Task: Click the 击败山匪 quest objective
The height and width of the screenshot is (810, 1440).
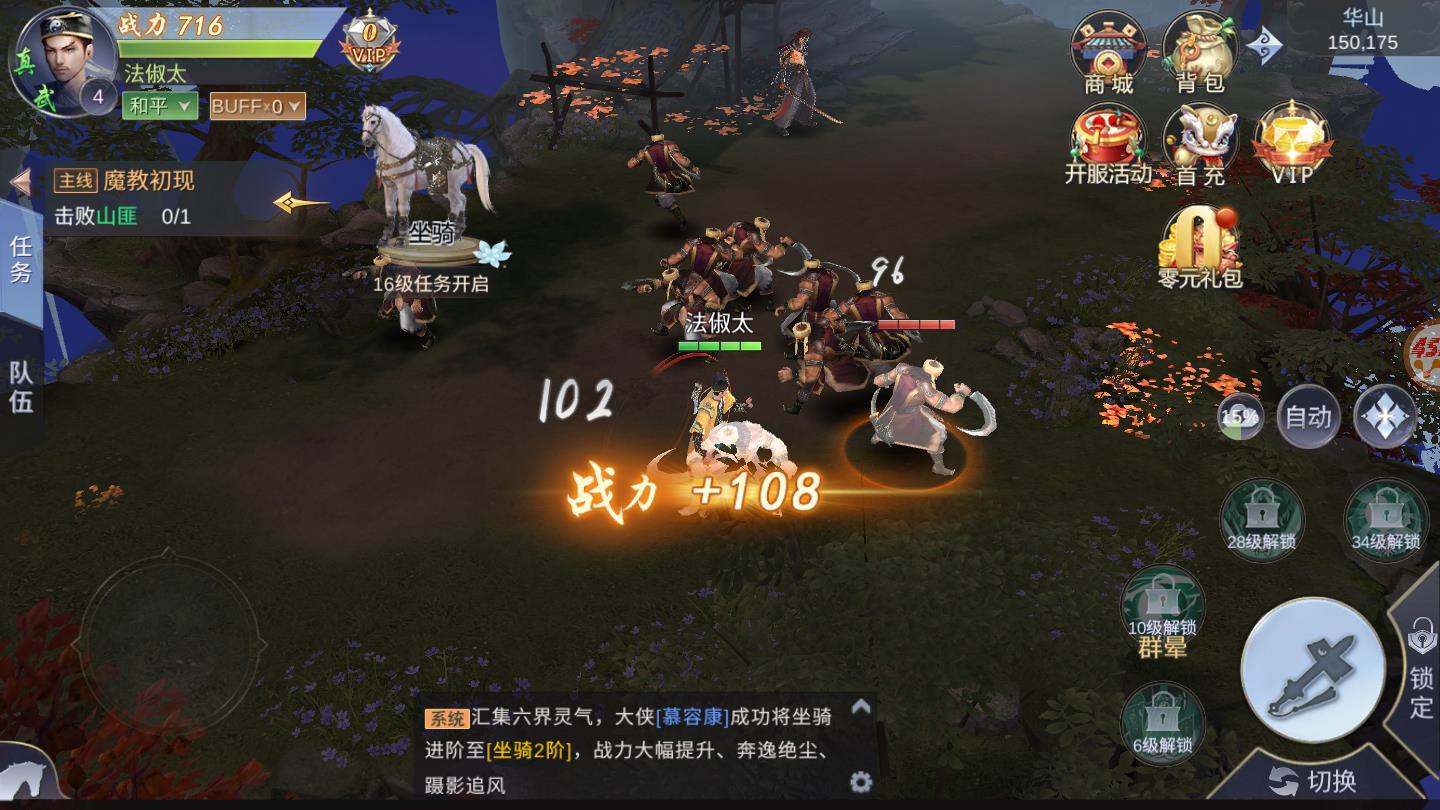Action: point(123,216)
